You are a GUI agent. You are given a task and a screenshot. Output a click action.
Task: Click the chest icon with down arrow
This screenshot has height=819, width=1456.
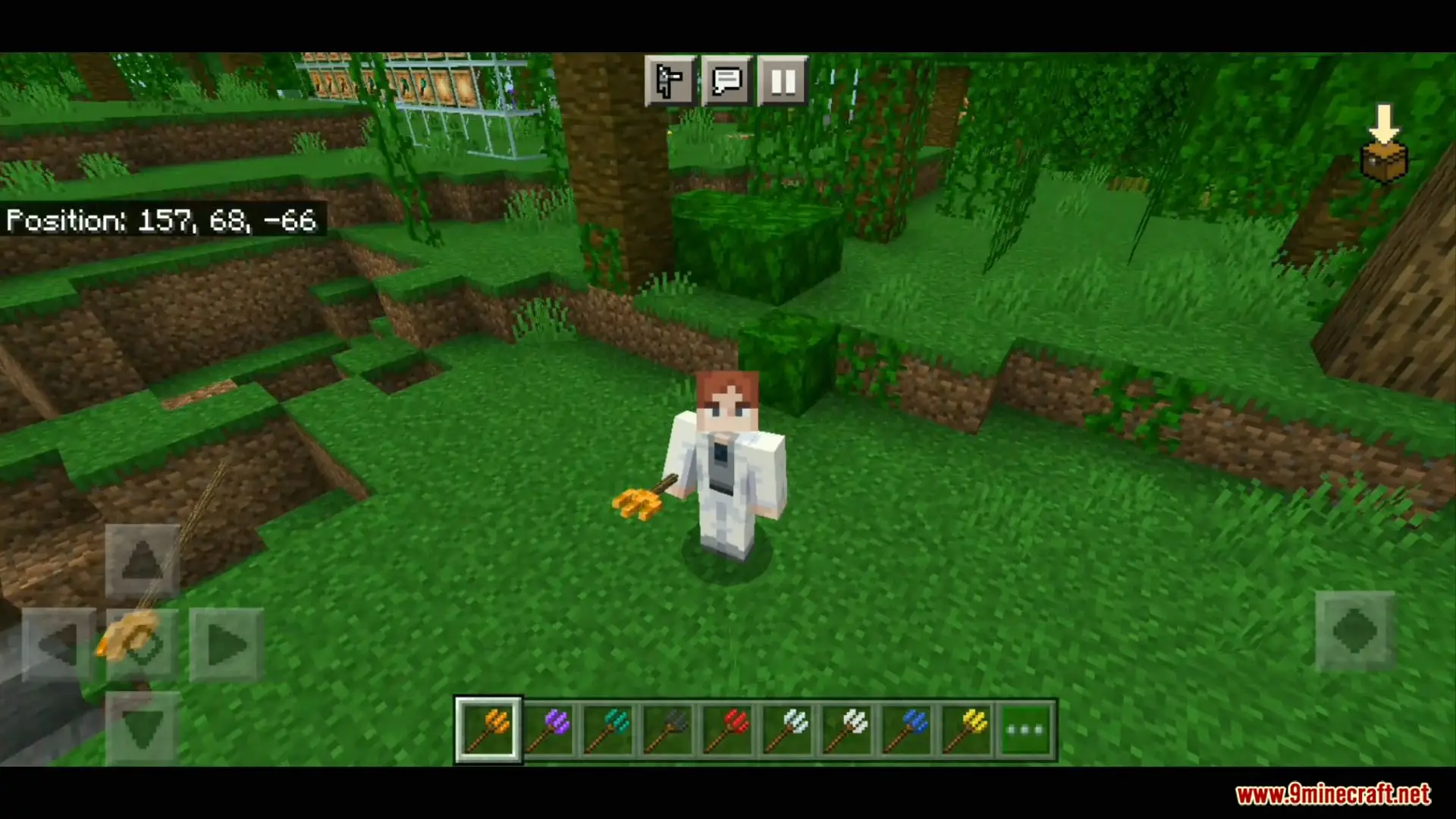click(1384, 146)
